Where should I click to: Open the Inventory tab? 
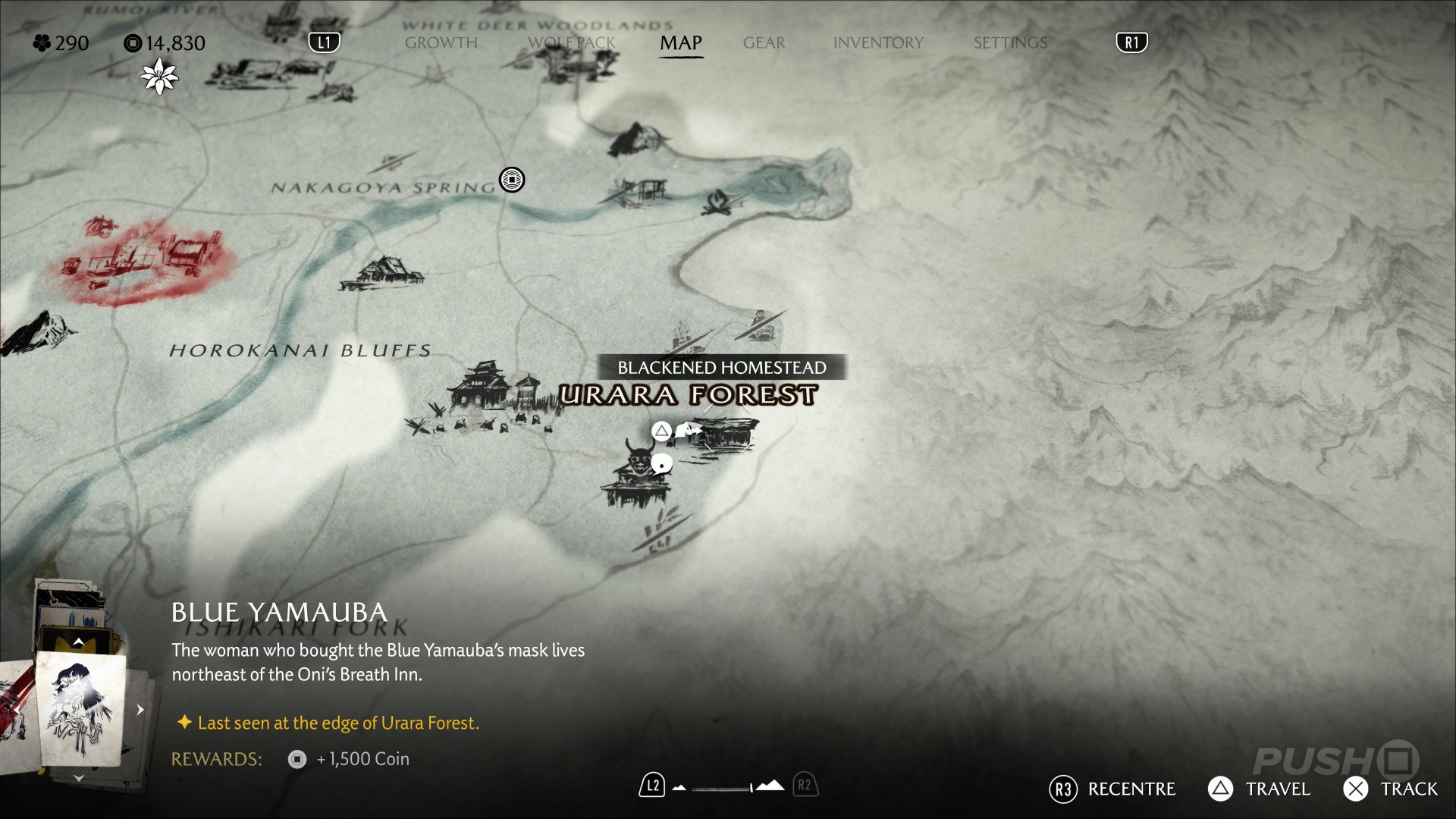coord(878,43)
